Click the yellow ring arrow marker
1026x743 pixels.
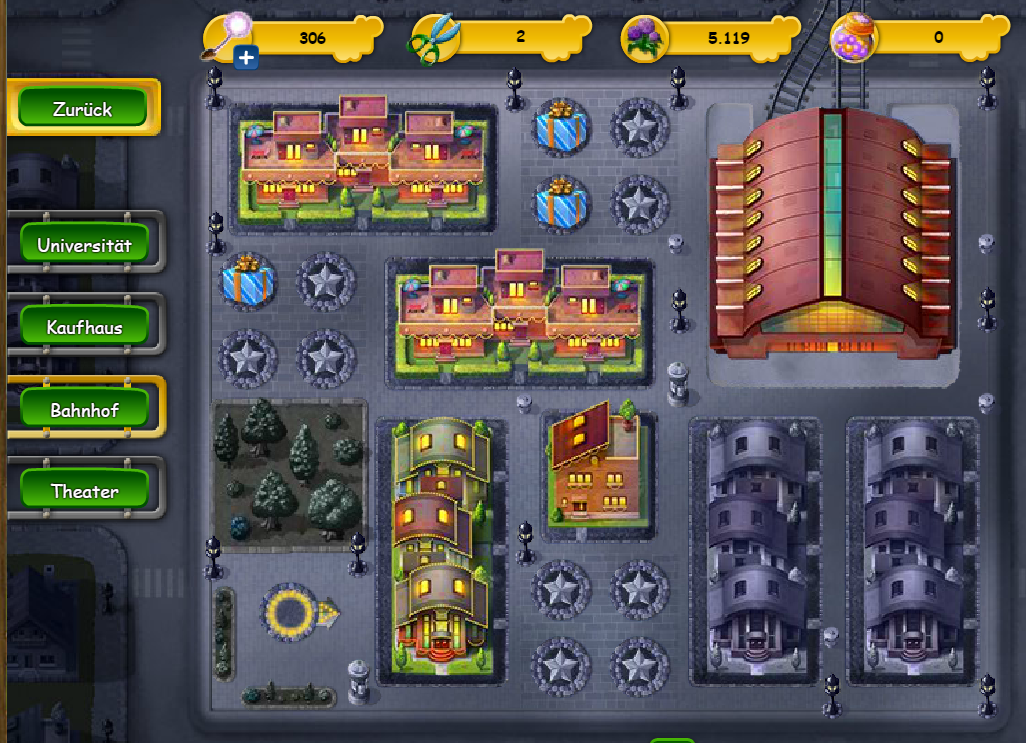pos(297,610)
